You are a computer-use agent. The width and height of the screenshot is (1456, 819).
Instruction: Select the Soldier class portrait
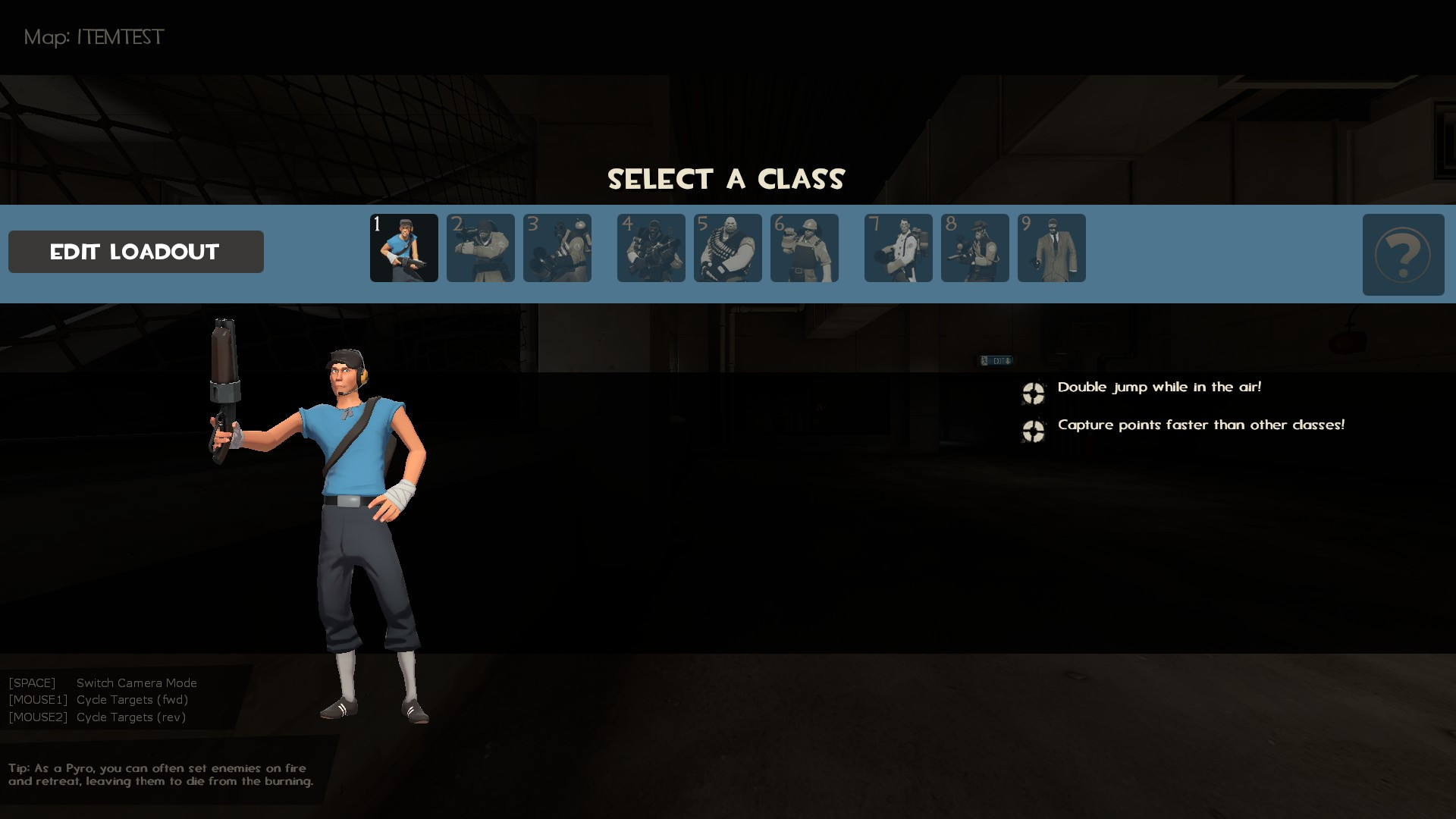coord(480,248)
